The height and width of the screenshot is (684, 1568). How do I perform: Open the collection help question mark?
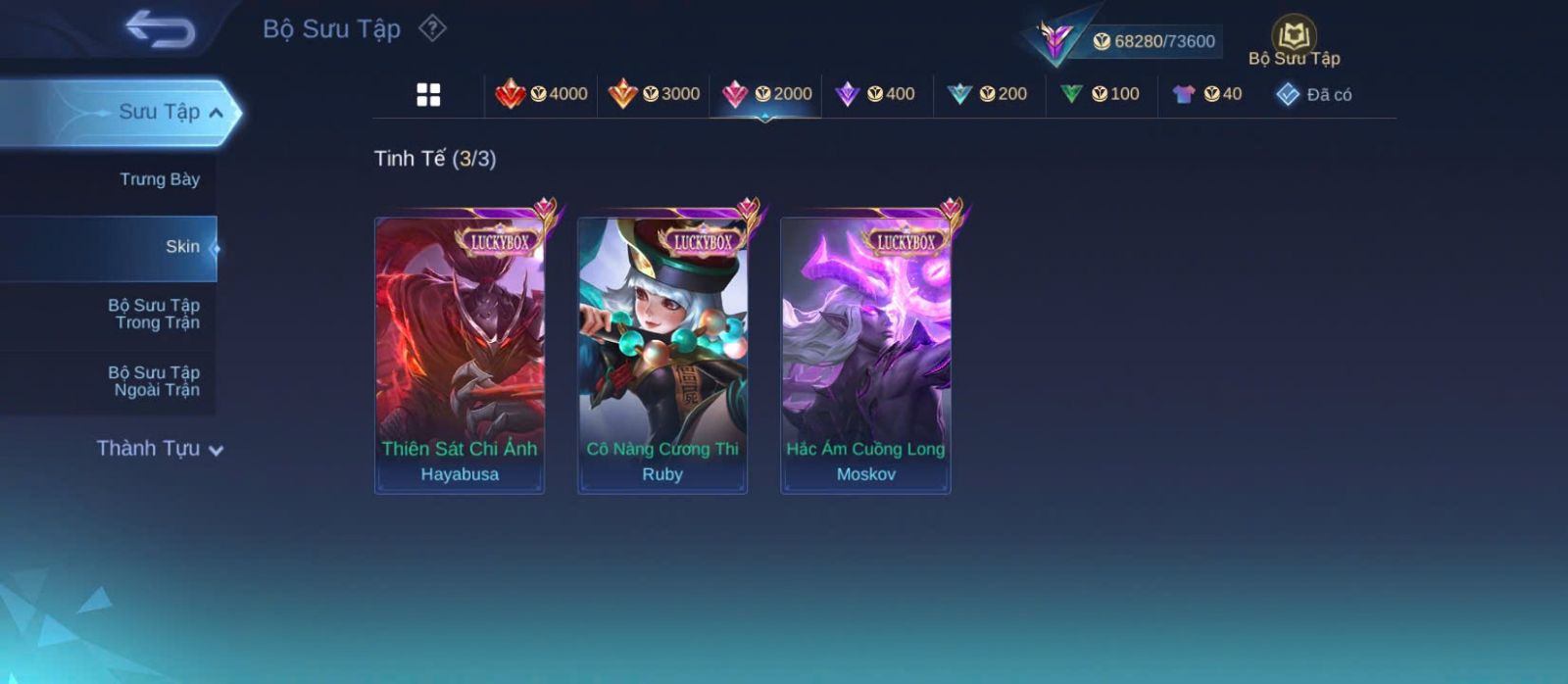click(x=432, y=28)
